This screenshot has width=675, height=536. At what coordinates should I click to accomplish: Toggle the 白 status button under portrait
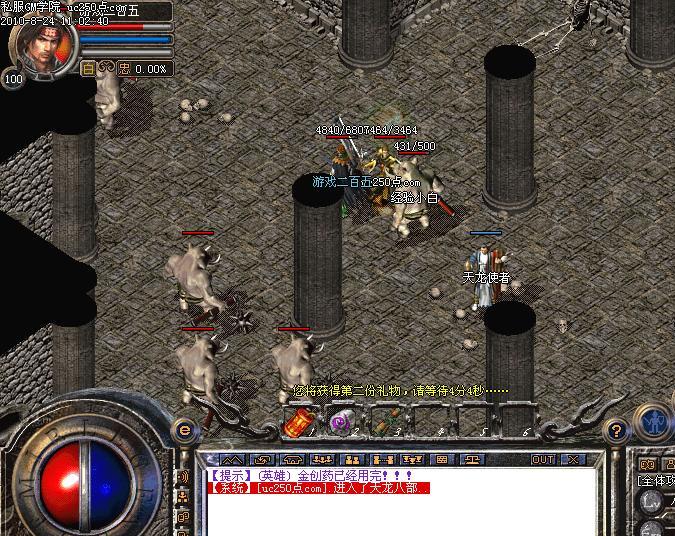point(88,69)
